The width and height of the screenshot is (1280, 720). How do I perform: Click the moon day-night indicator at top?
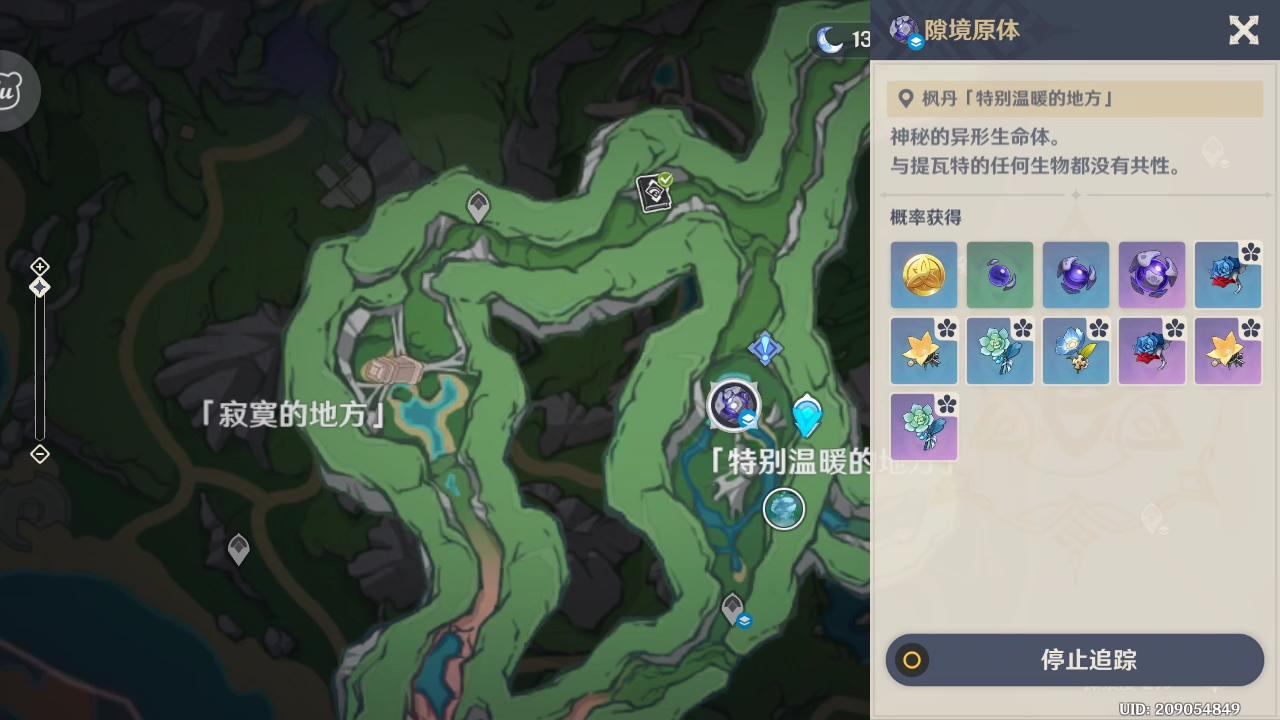coord(828,41)
